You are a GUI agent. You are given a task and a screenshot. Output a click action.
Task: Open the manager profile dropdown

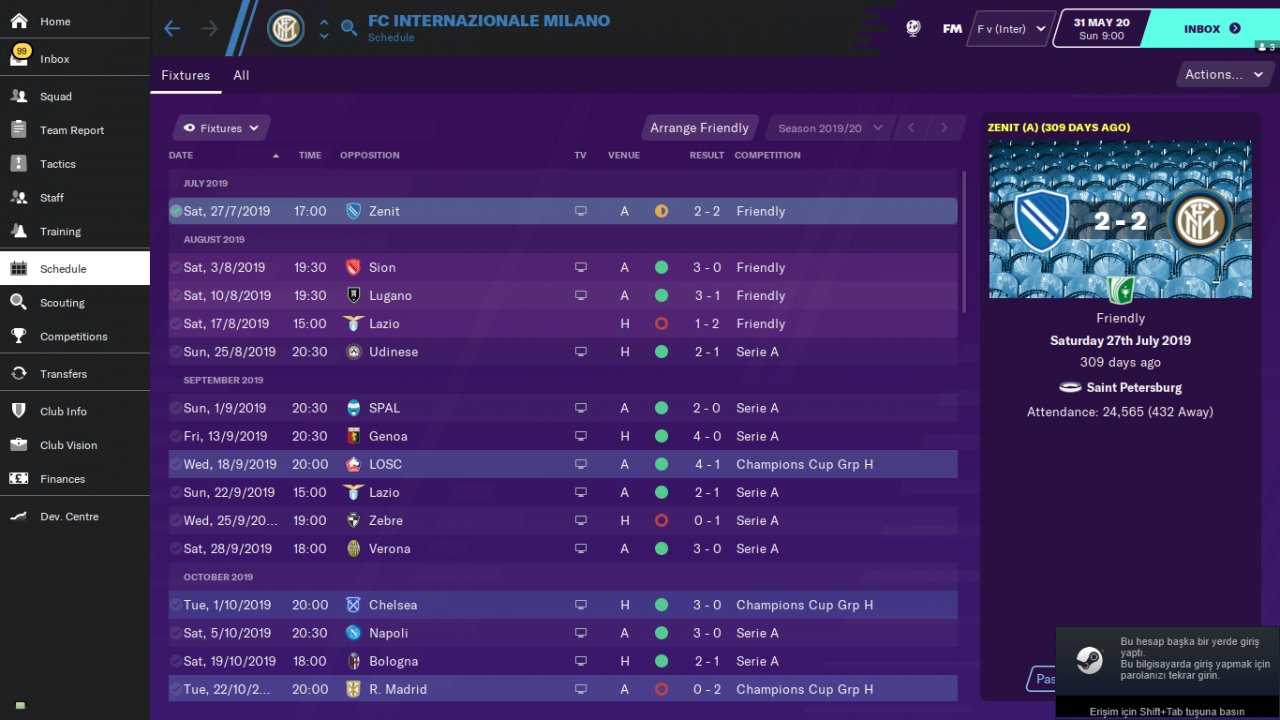(x=1010, y=29)
